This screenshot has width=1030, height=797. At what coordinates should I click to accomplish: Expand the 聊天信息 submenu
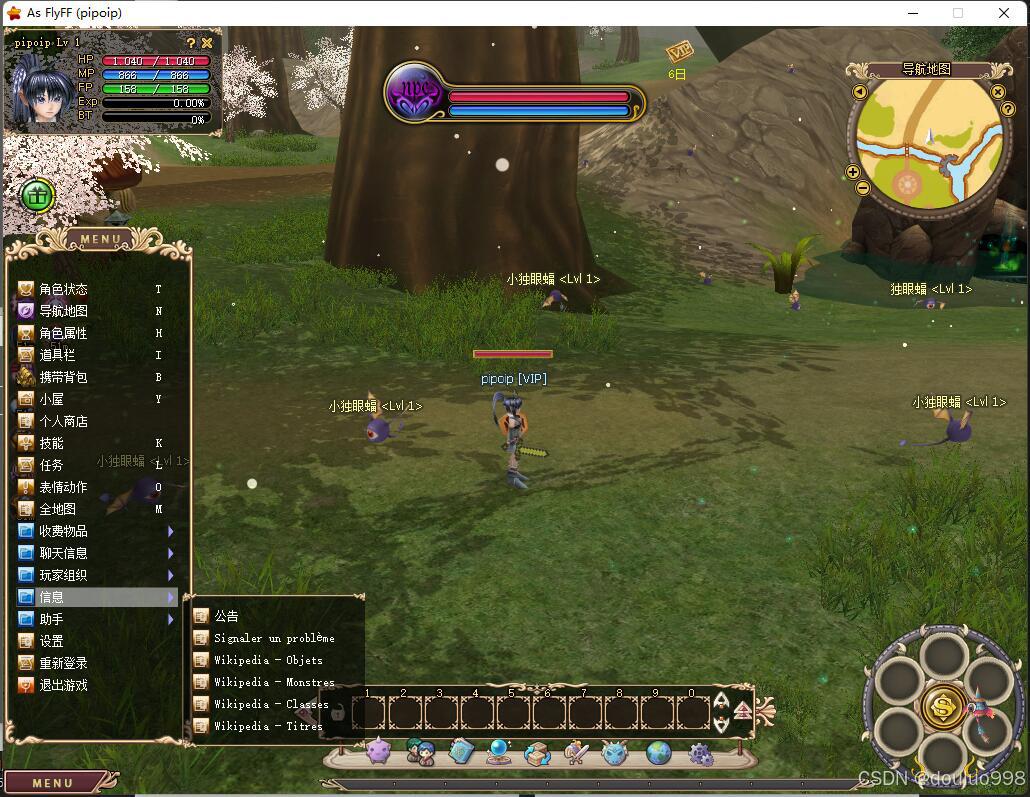[x=63, y=553]
